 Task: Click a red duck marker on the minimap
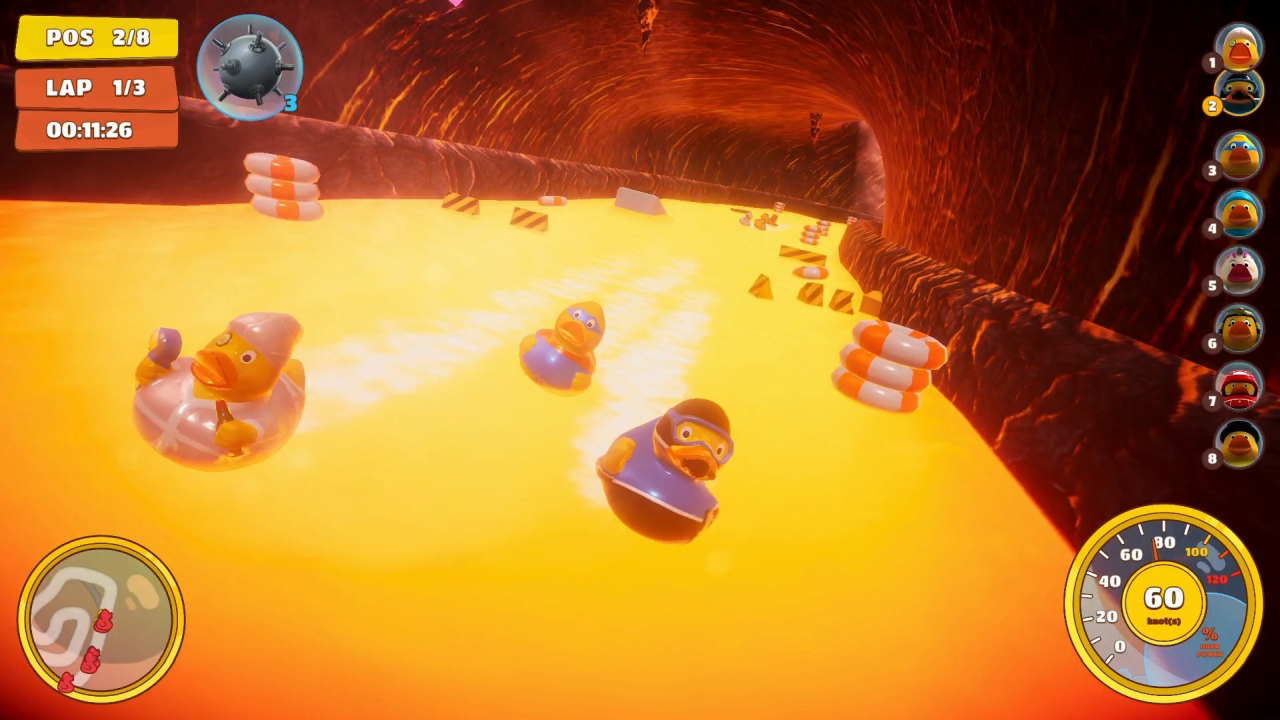point(103,621)
